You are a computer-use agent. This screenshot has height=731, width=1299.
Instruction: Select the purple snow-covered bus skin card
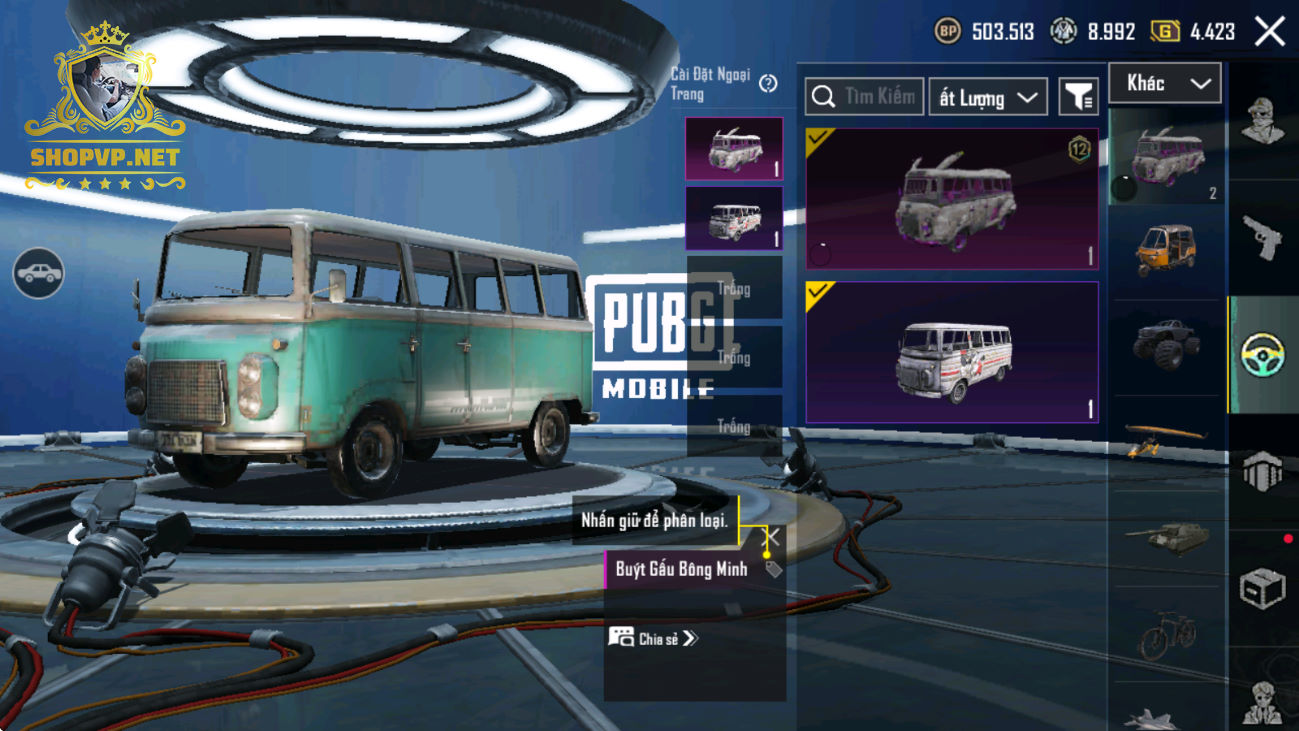(x=952, y=198)
